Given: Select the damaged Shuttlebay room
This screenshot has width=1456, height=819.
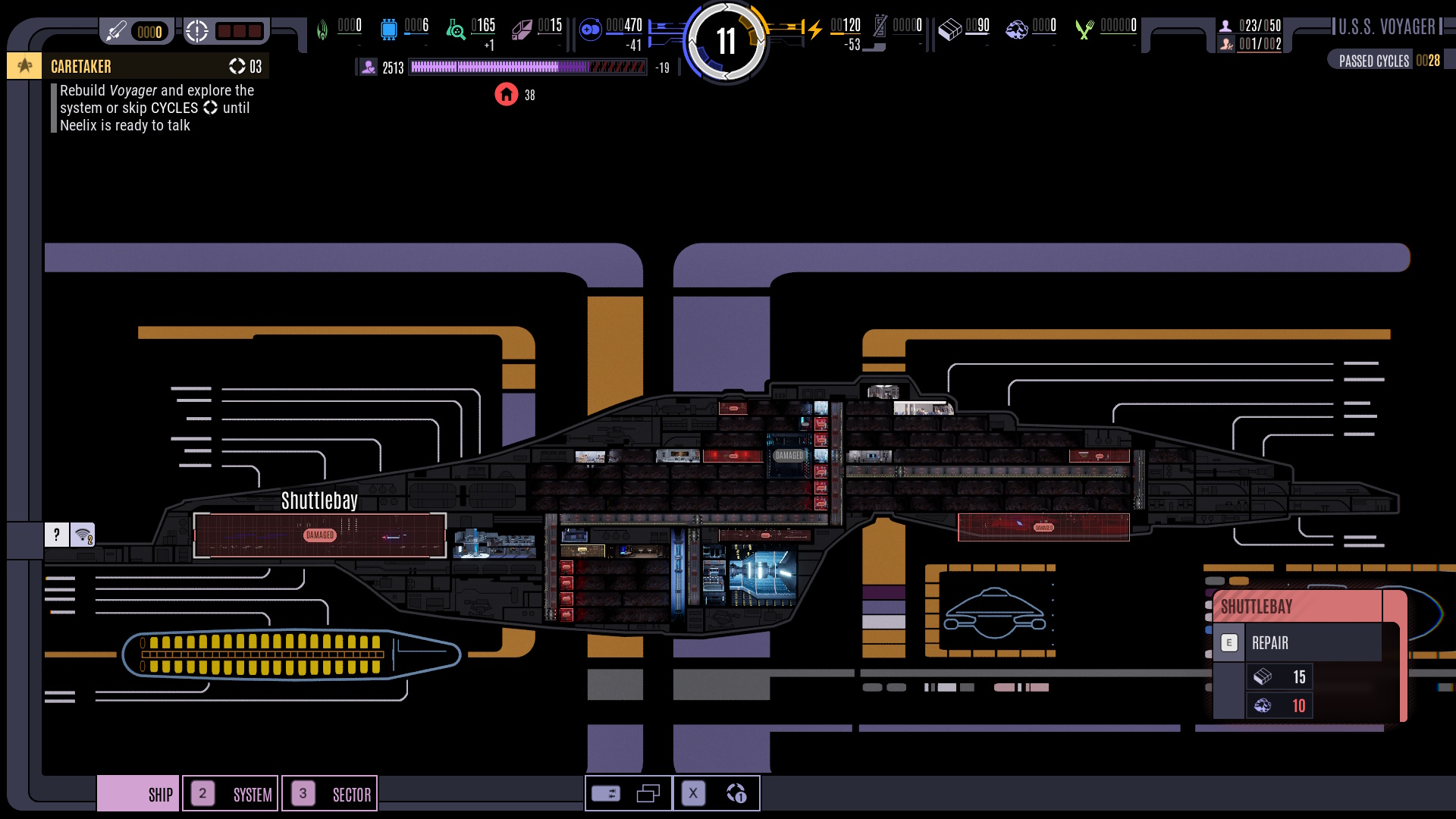Looking at the screenshot, I should (x=319, y=535).
